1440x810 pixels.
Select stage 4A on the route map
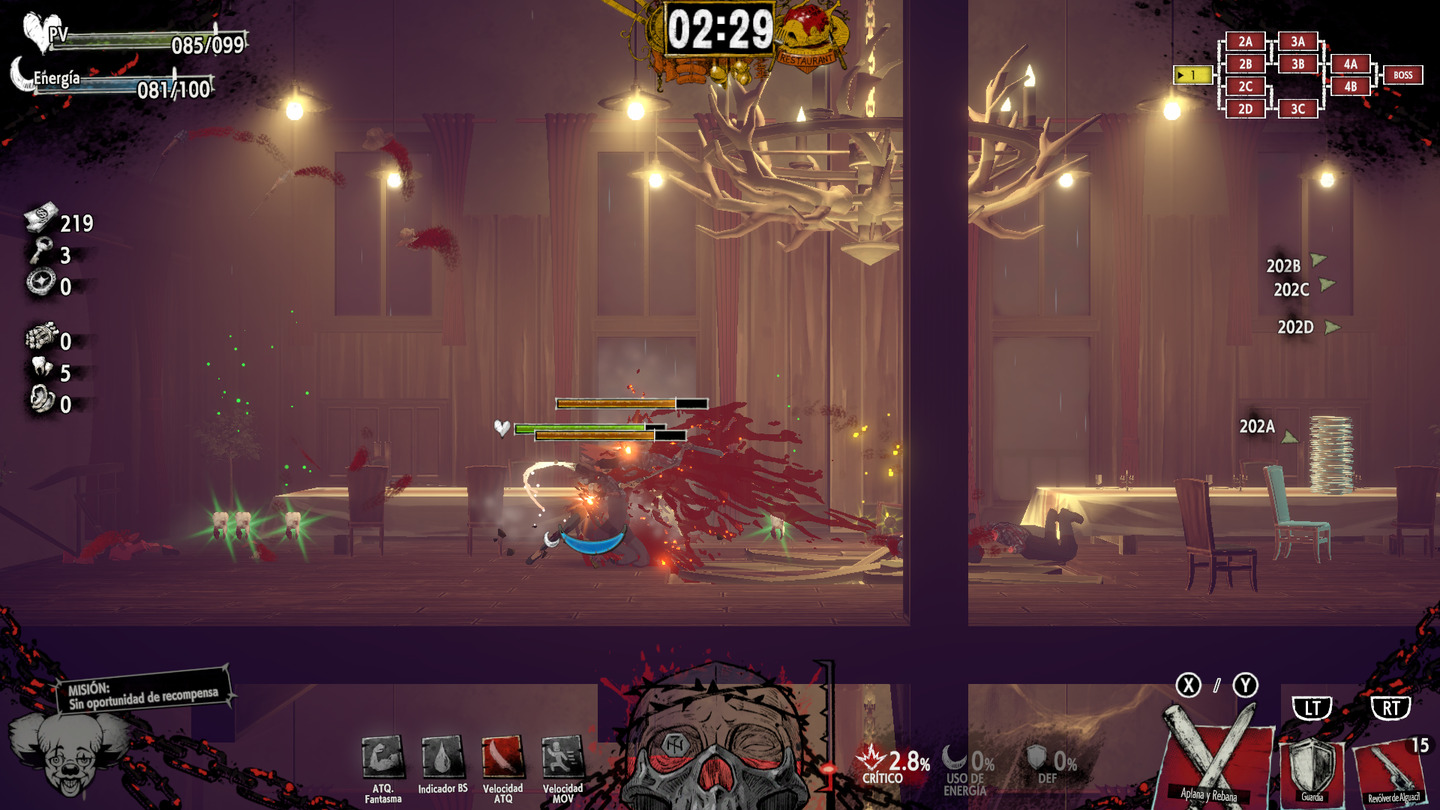[1350, 64]
